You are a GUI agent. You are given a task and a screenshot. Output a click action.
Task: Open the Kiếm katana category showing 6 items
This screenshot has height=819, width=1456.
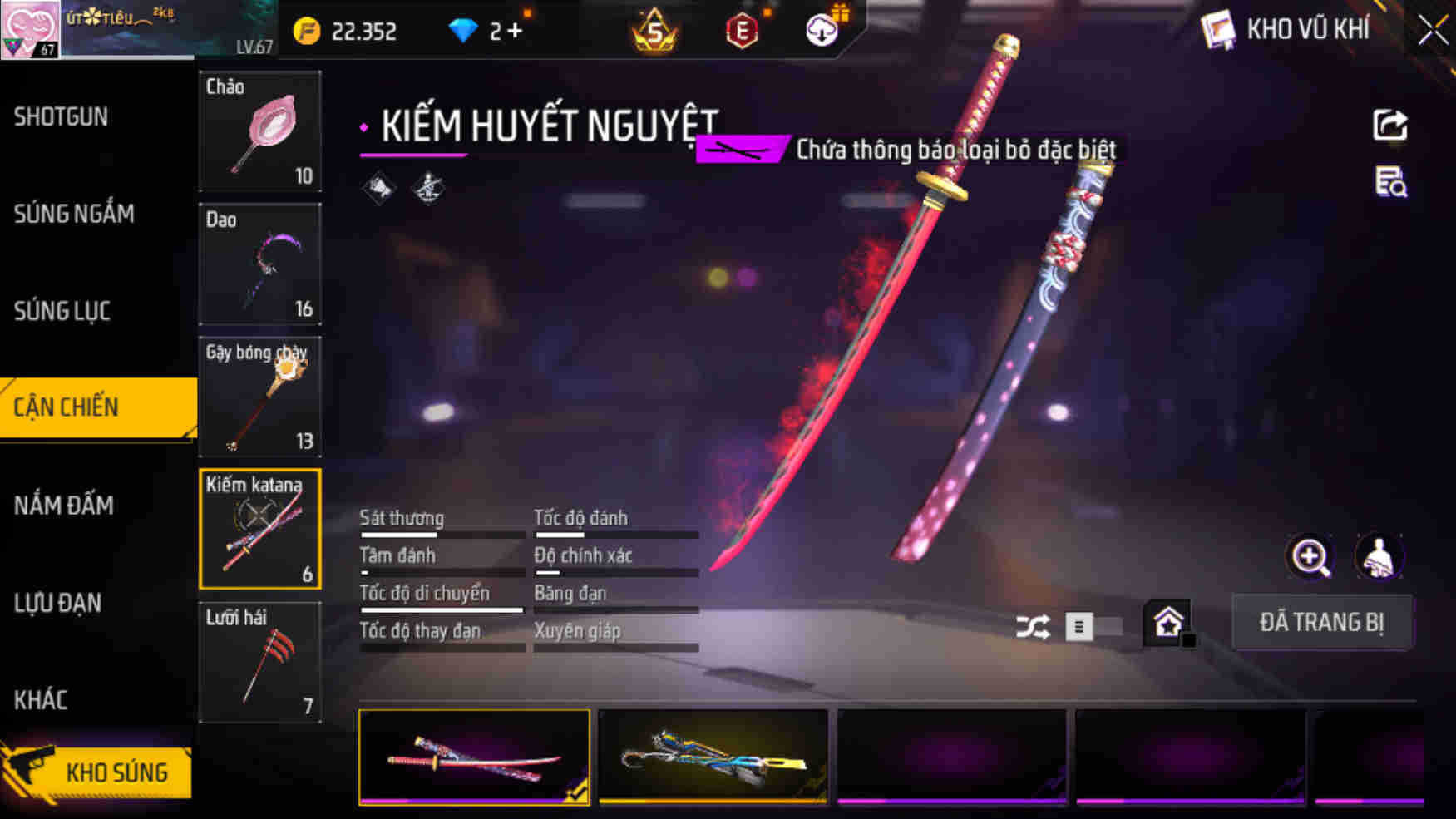point(260,530)
